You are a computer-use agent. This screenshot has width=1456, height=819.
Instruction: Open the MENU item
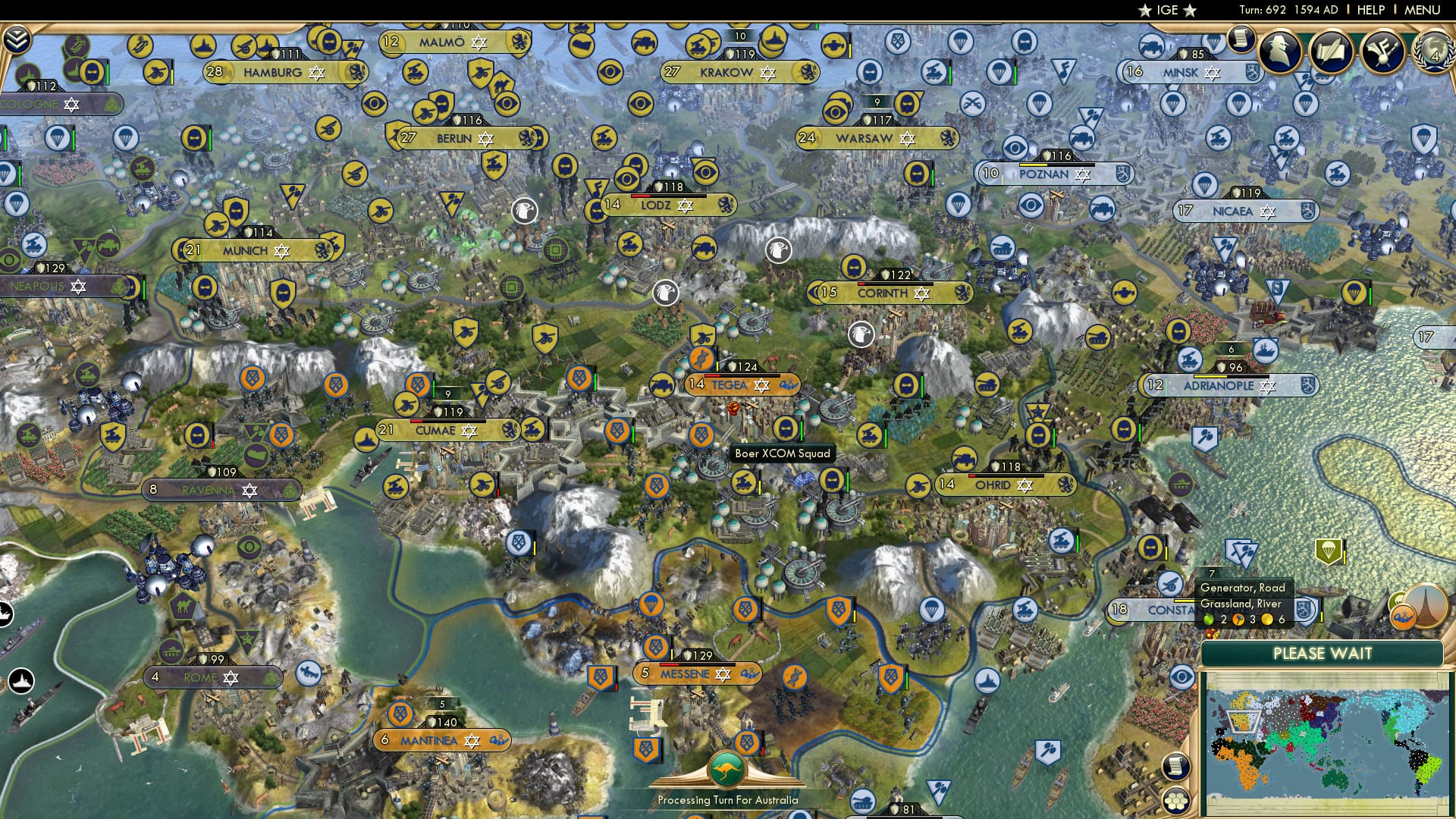(x=1424, y=10)
